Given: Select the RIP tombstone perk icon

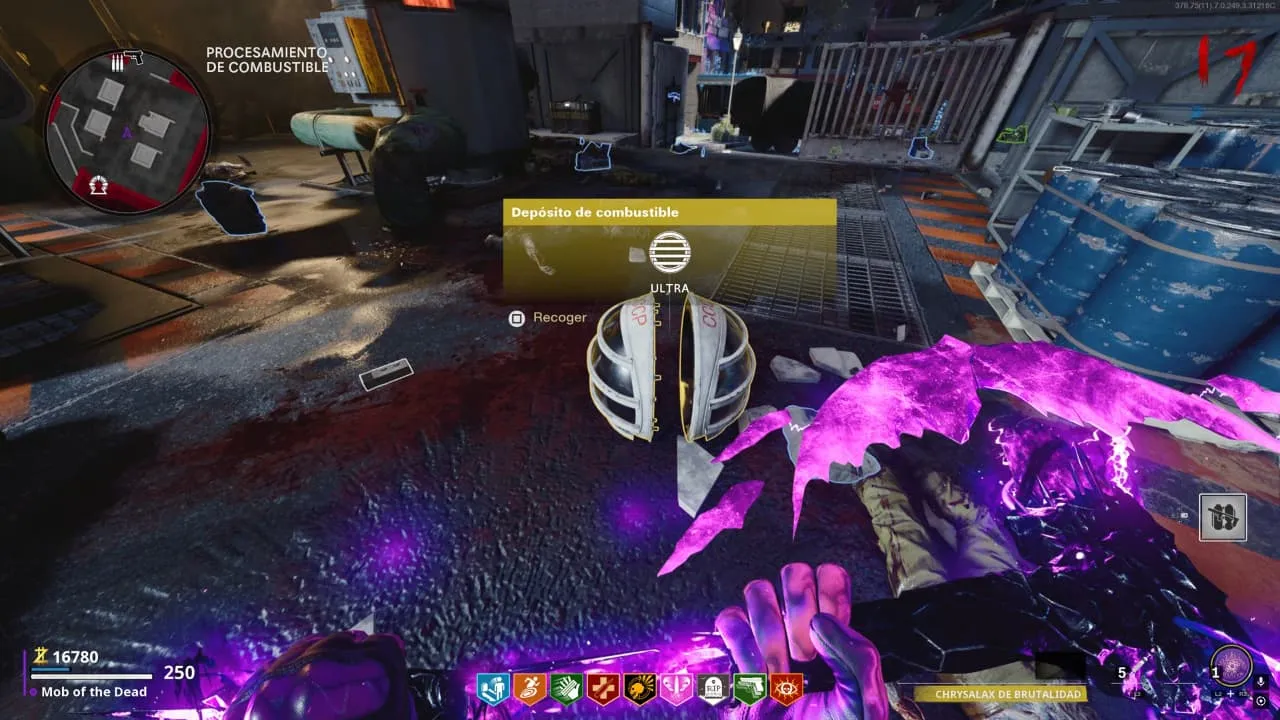Looking at the screenshot, I should coord(714,688).
